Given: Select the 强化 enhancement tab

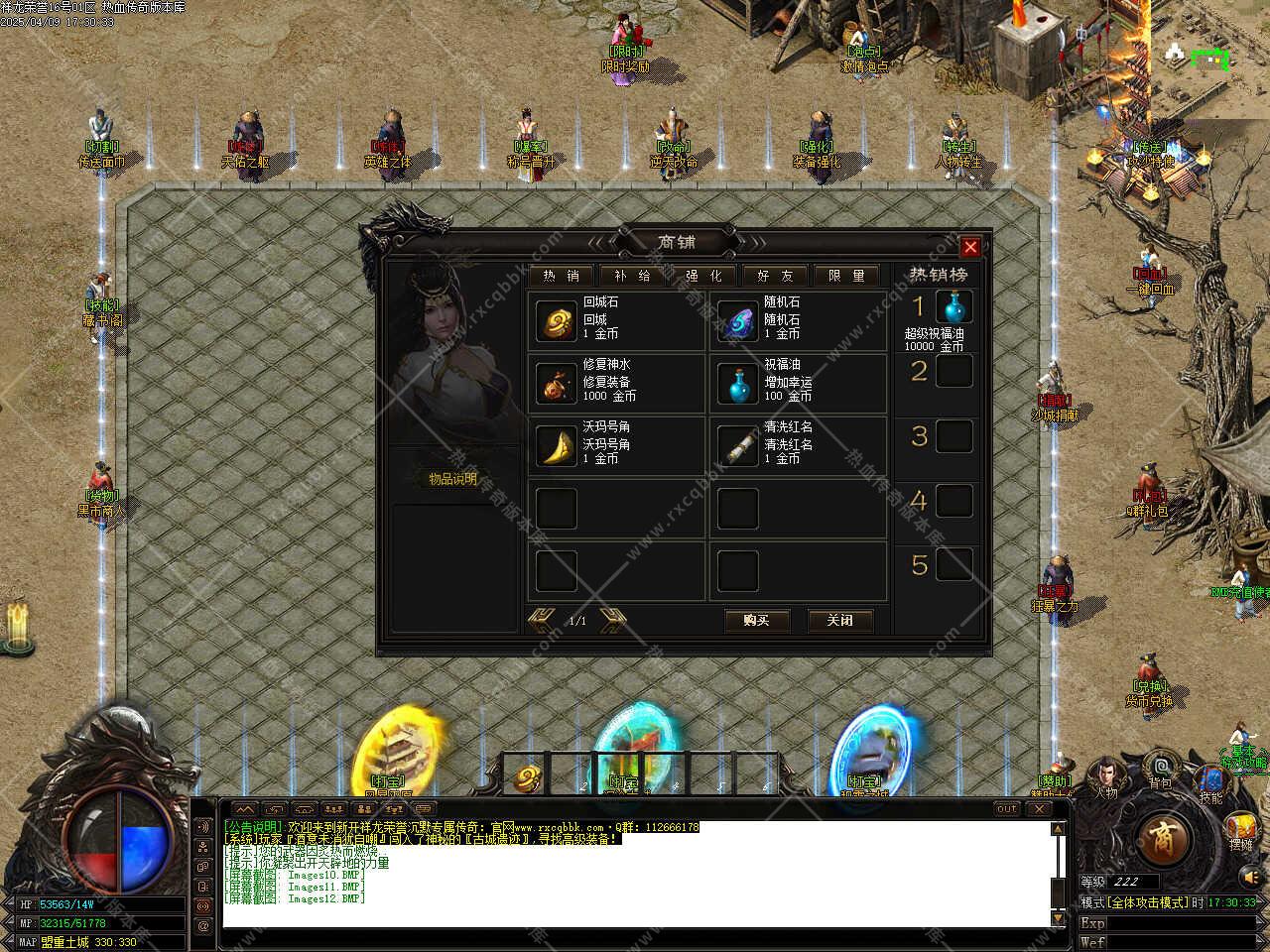Looking at the screenshot, I should point(703,276).
